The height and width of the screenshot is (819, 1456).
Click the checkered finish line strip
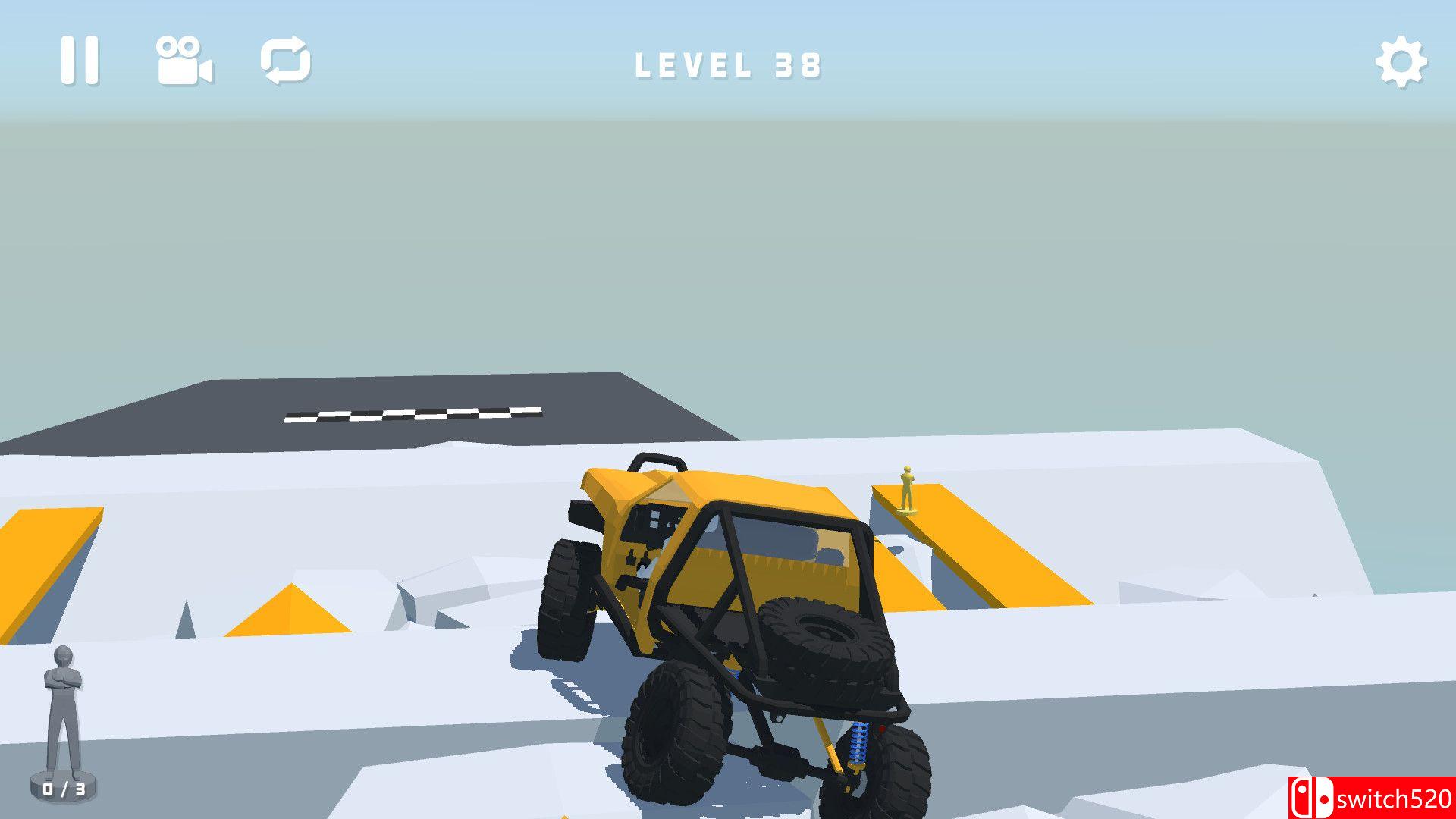[413, 413]
